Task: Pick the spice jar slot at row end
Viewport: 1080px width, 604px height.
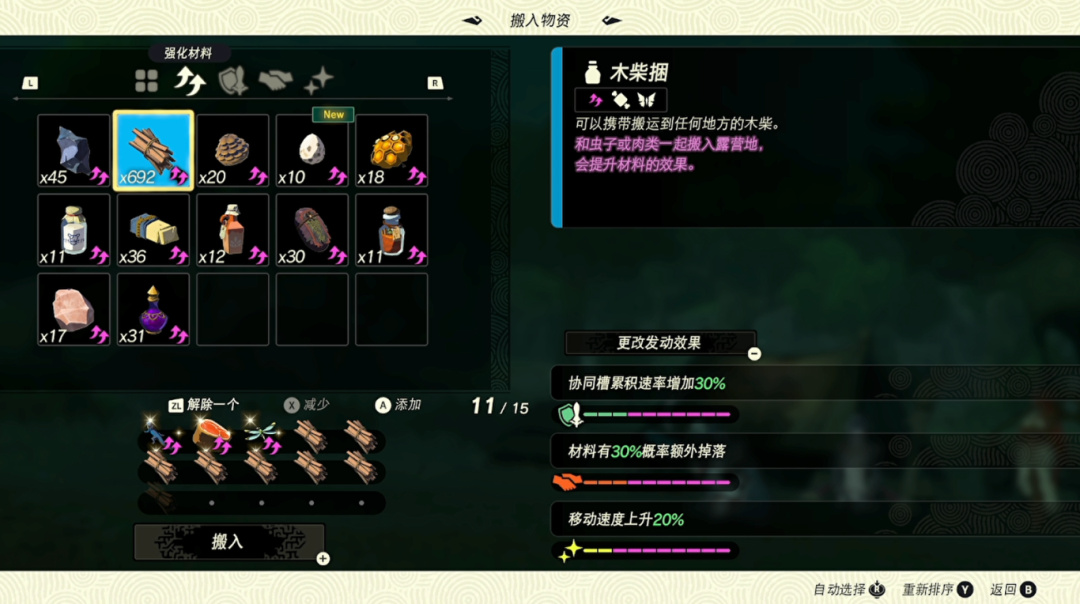Action: point(391,229)
